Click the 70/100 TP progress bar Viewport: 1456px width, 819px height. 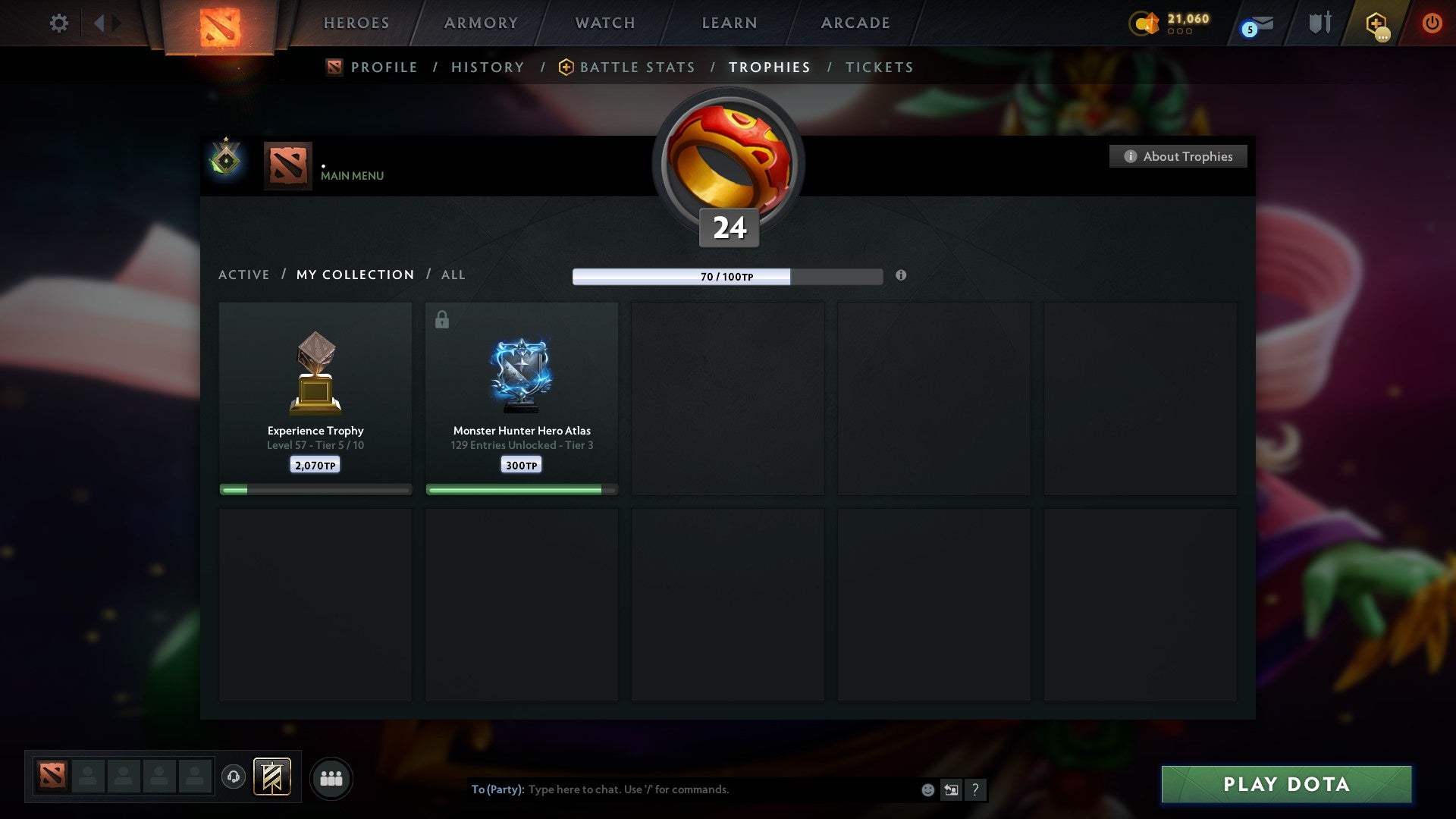click(x=728, y=277)
